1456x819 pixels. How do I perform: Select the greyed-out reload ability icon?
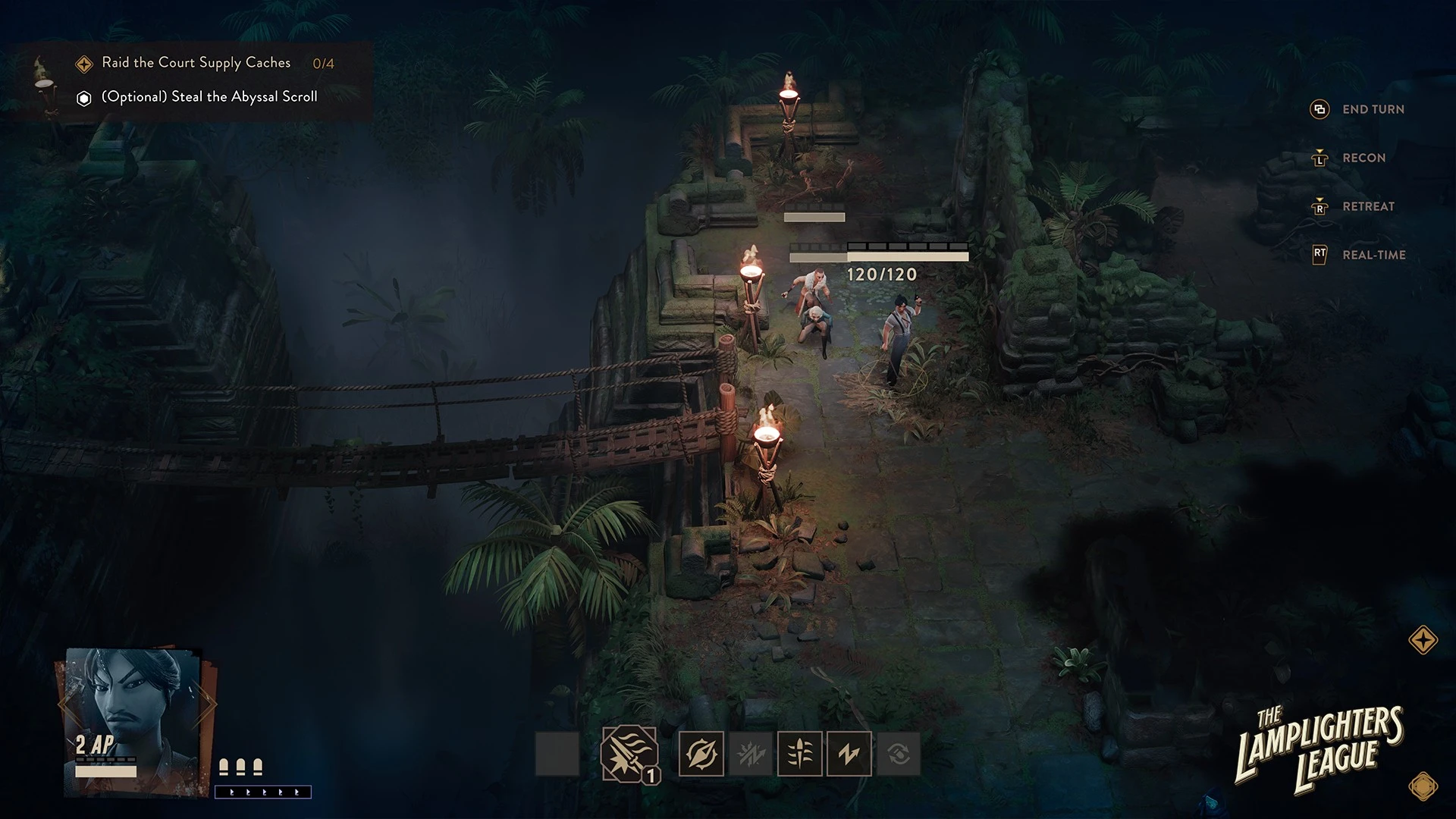tap(898, 754)
